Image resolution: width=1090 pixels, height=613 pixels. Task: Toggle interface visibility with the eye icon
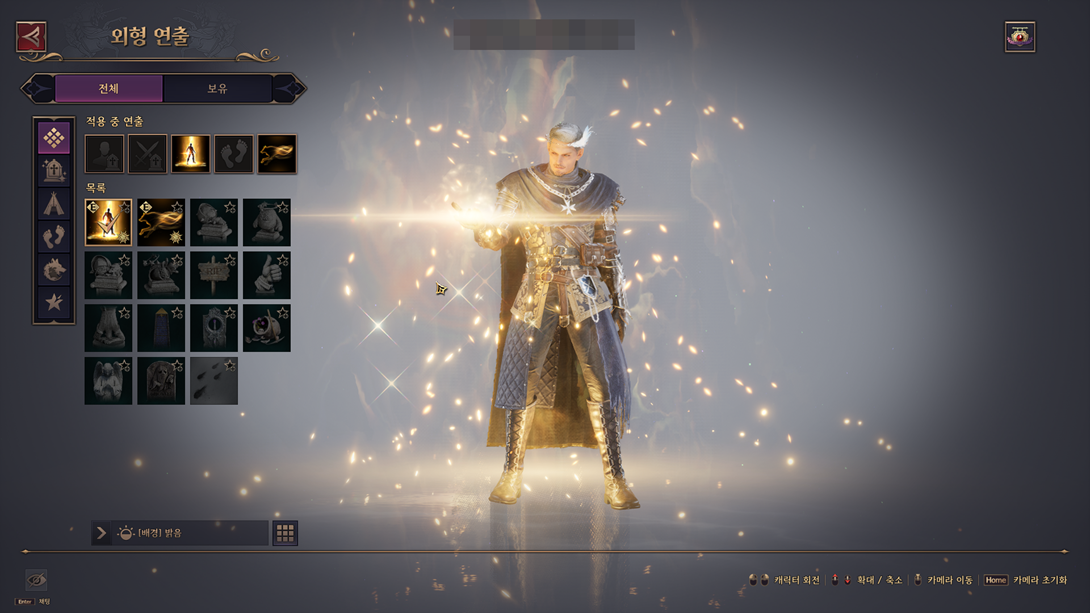tap(36, 580)
